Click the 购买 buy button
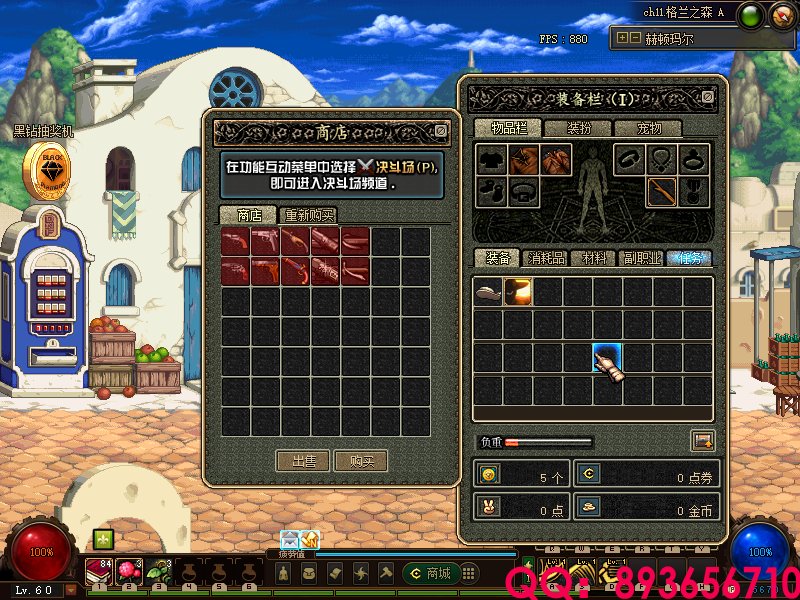Image resolution: width=800 pixels, height=600 pixels. [361, 461]
